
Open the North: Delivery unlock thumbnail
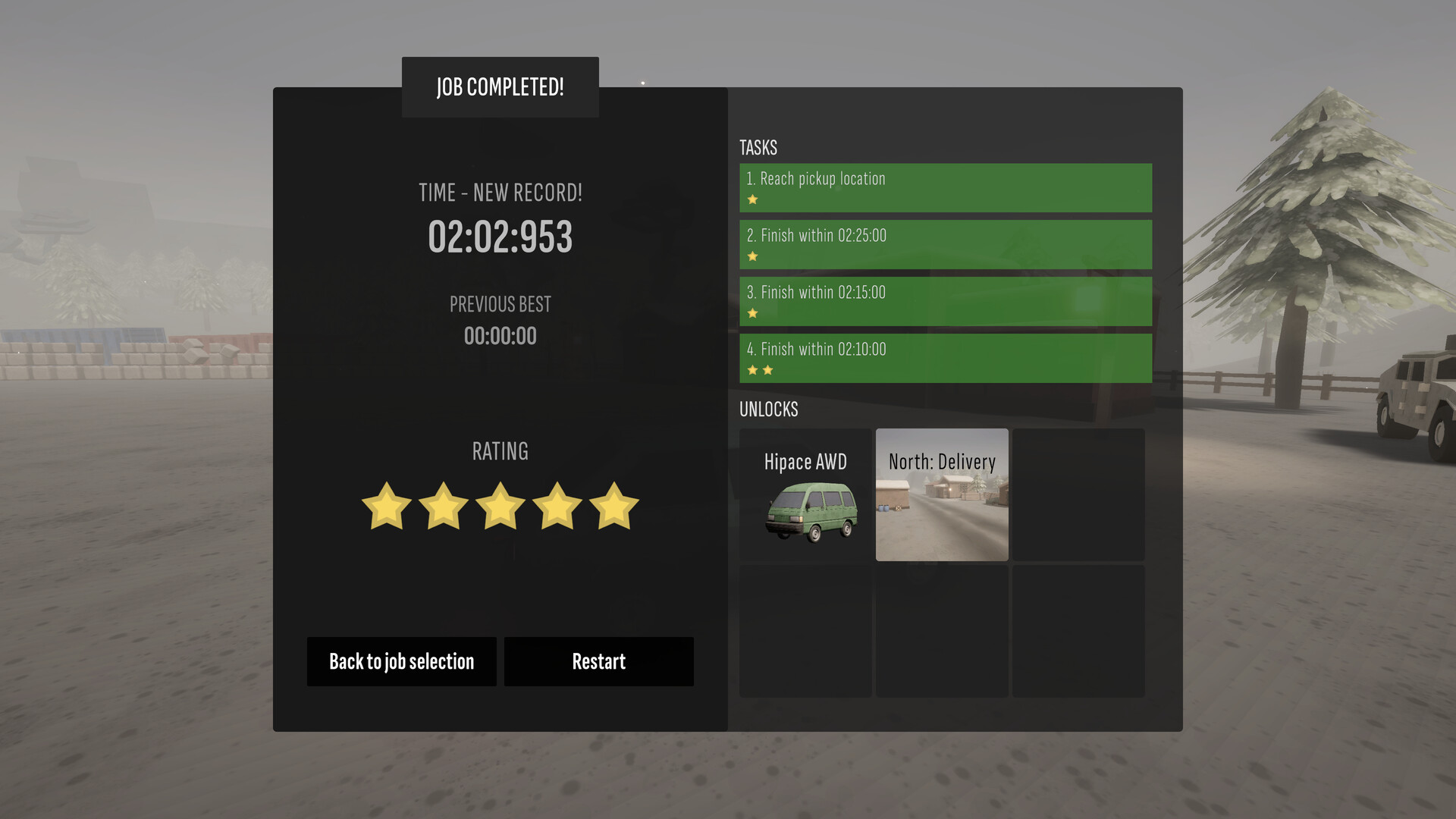click(942, 494)
